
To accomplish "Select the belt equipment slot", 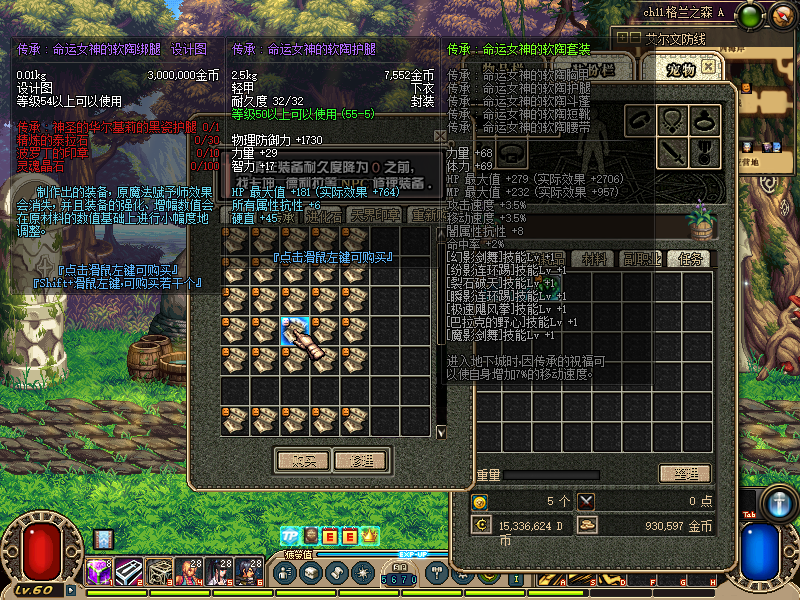I will point(513,153).
